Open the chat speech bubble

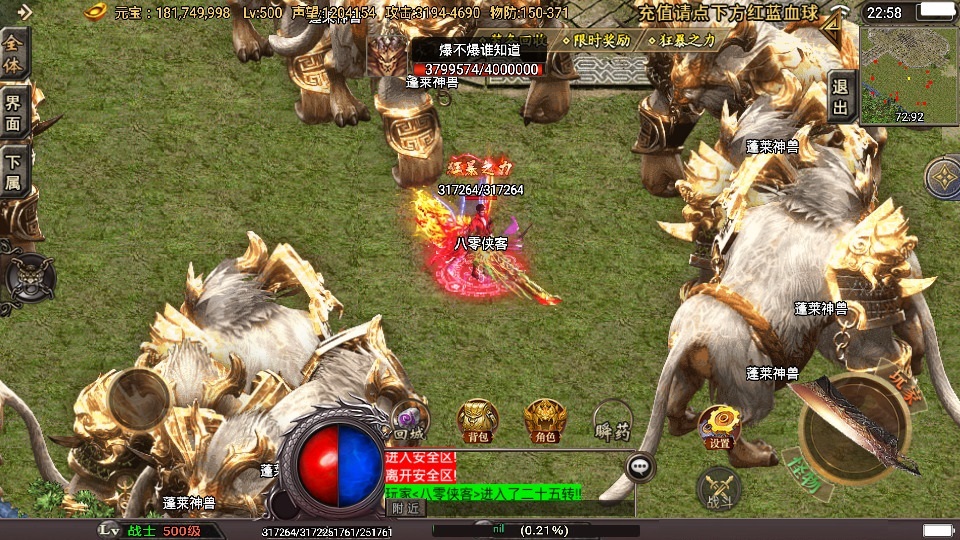tap(640, 467)
